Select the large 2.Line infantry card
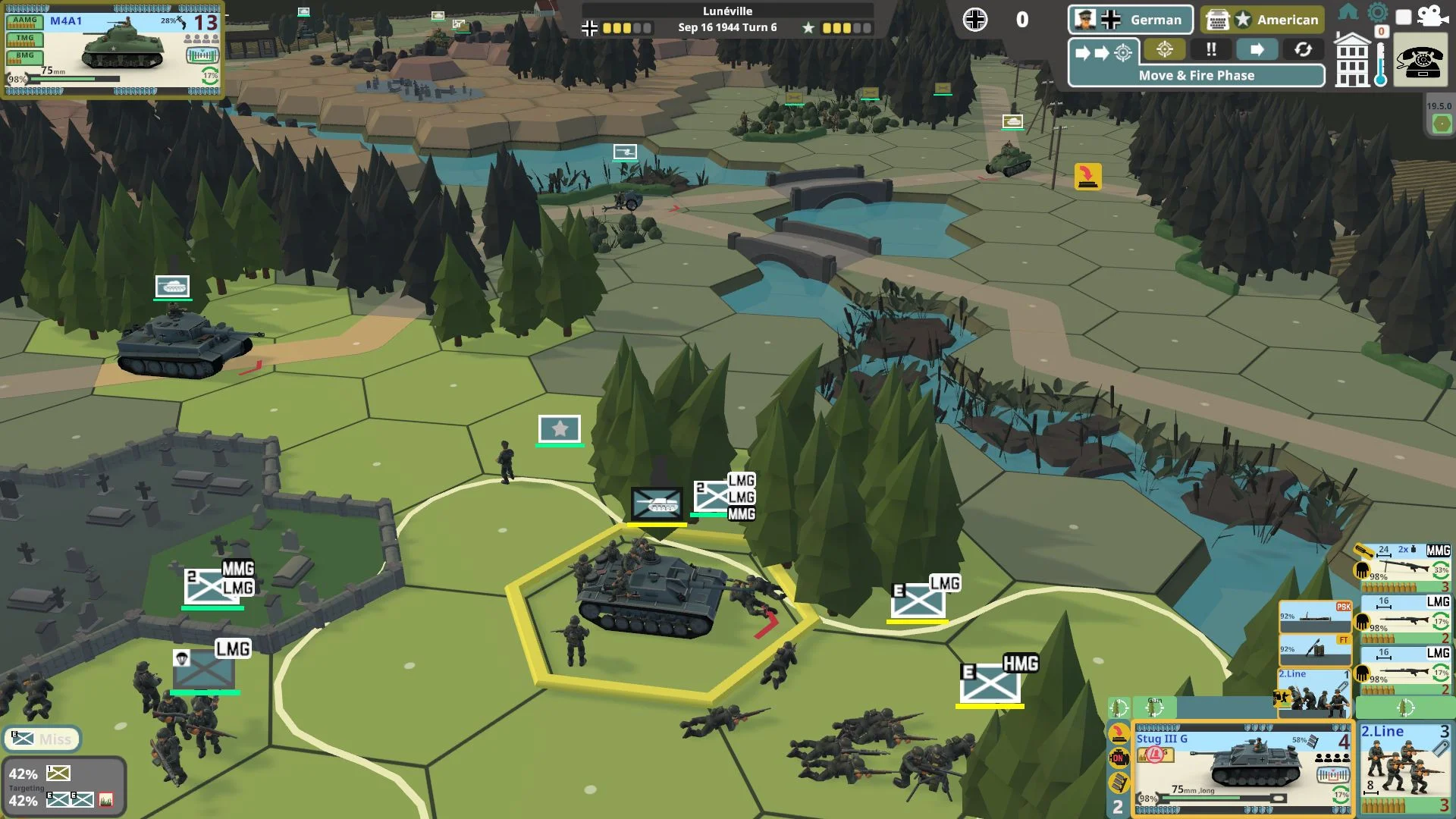The width and height of the screenshot is (1456, 819). point(1404,767)
